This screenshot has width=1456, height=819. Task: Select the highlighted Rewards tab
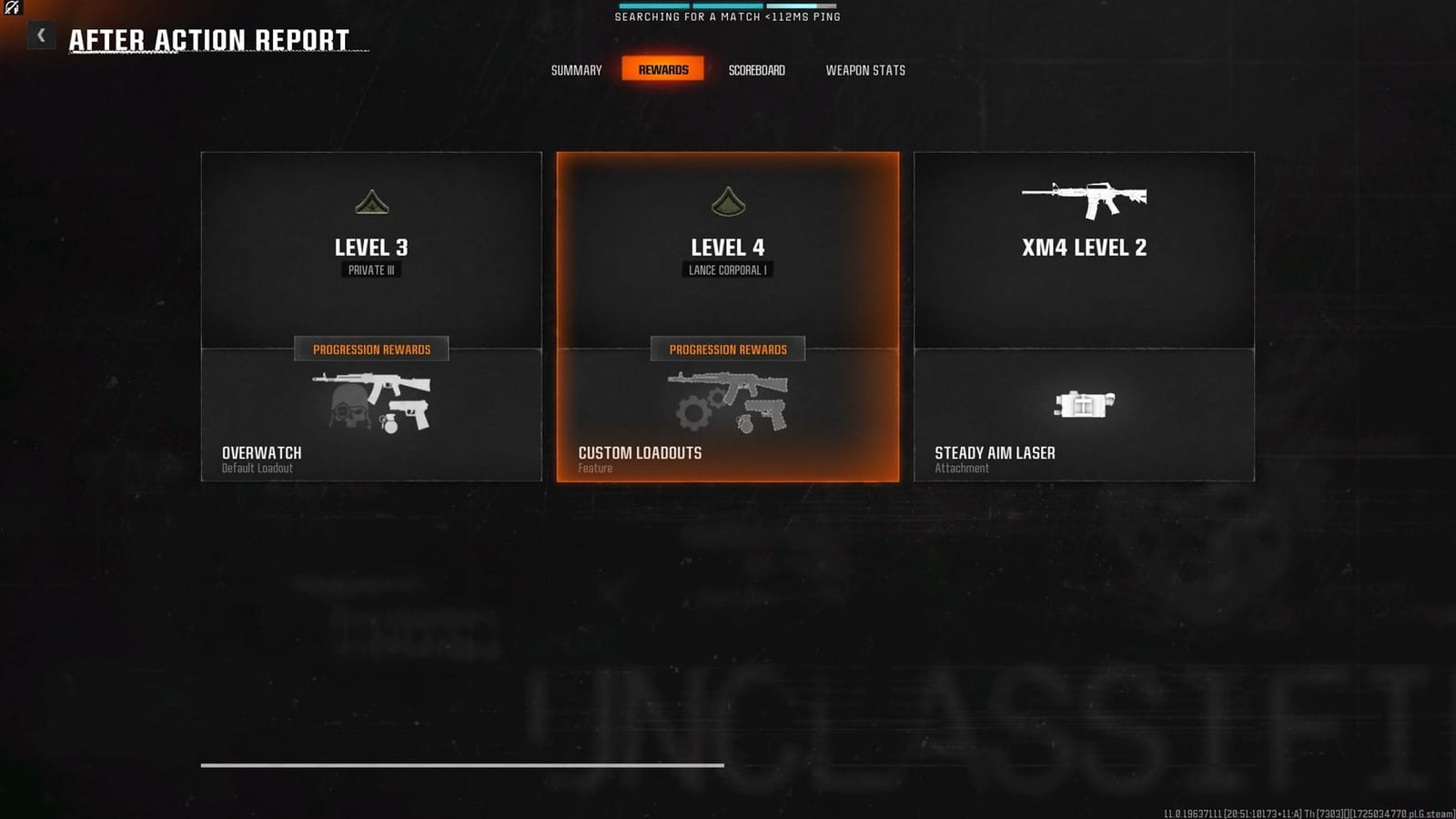coord(663,68)
